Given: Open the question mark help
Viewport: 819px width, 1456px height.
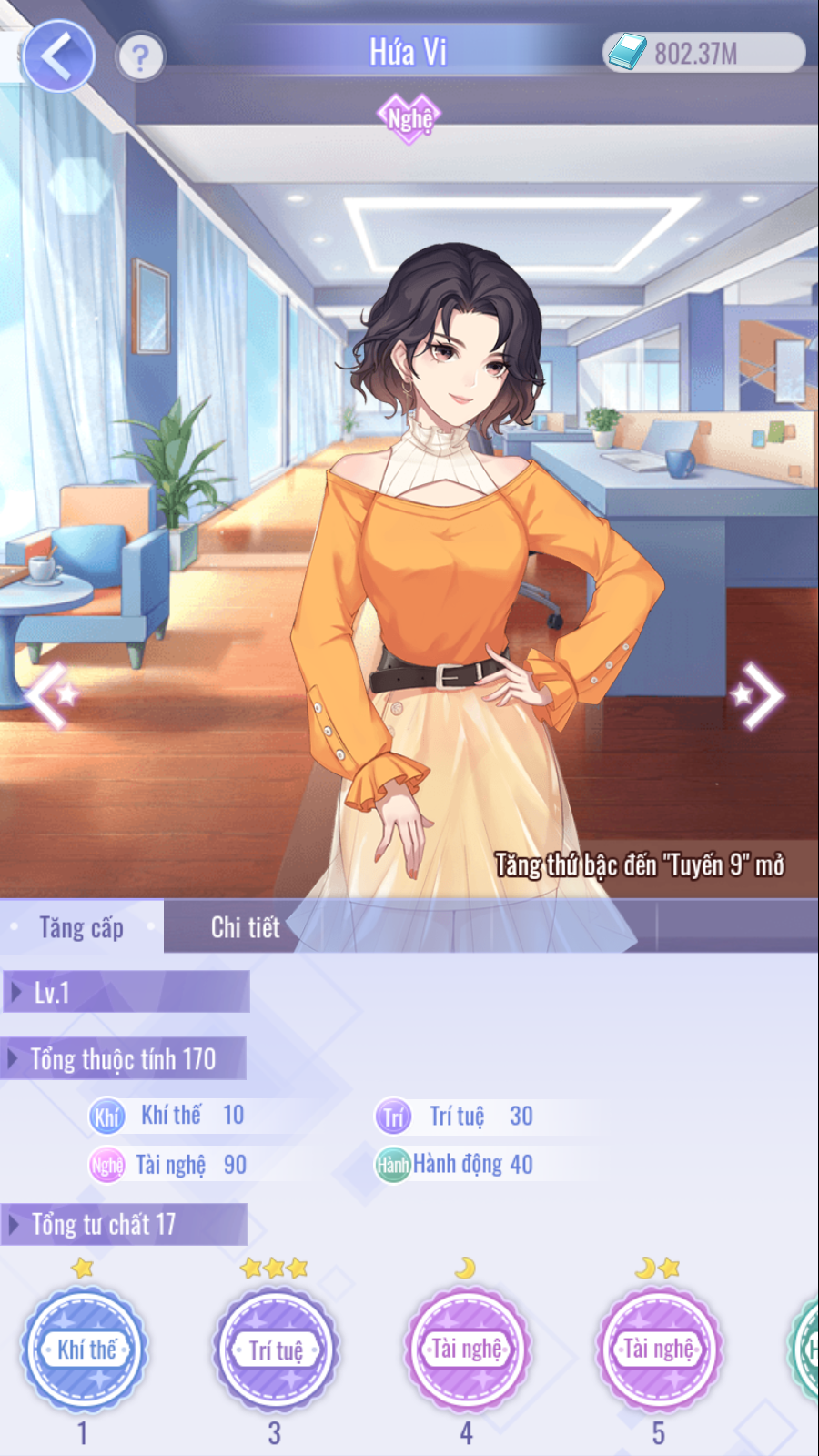Looking at the screenshot, I should [140, 58].
